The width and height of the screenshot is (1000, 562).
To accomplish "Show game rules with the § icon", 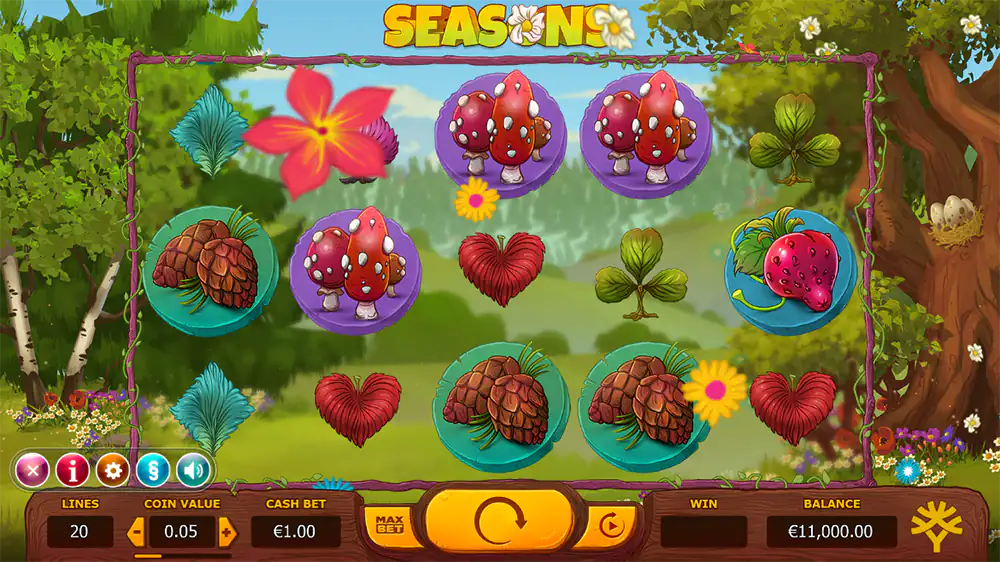I will pyautogui.click(x=152, y=469).
